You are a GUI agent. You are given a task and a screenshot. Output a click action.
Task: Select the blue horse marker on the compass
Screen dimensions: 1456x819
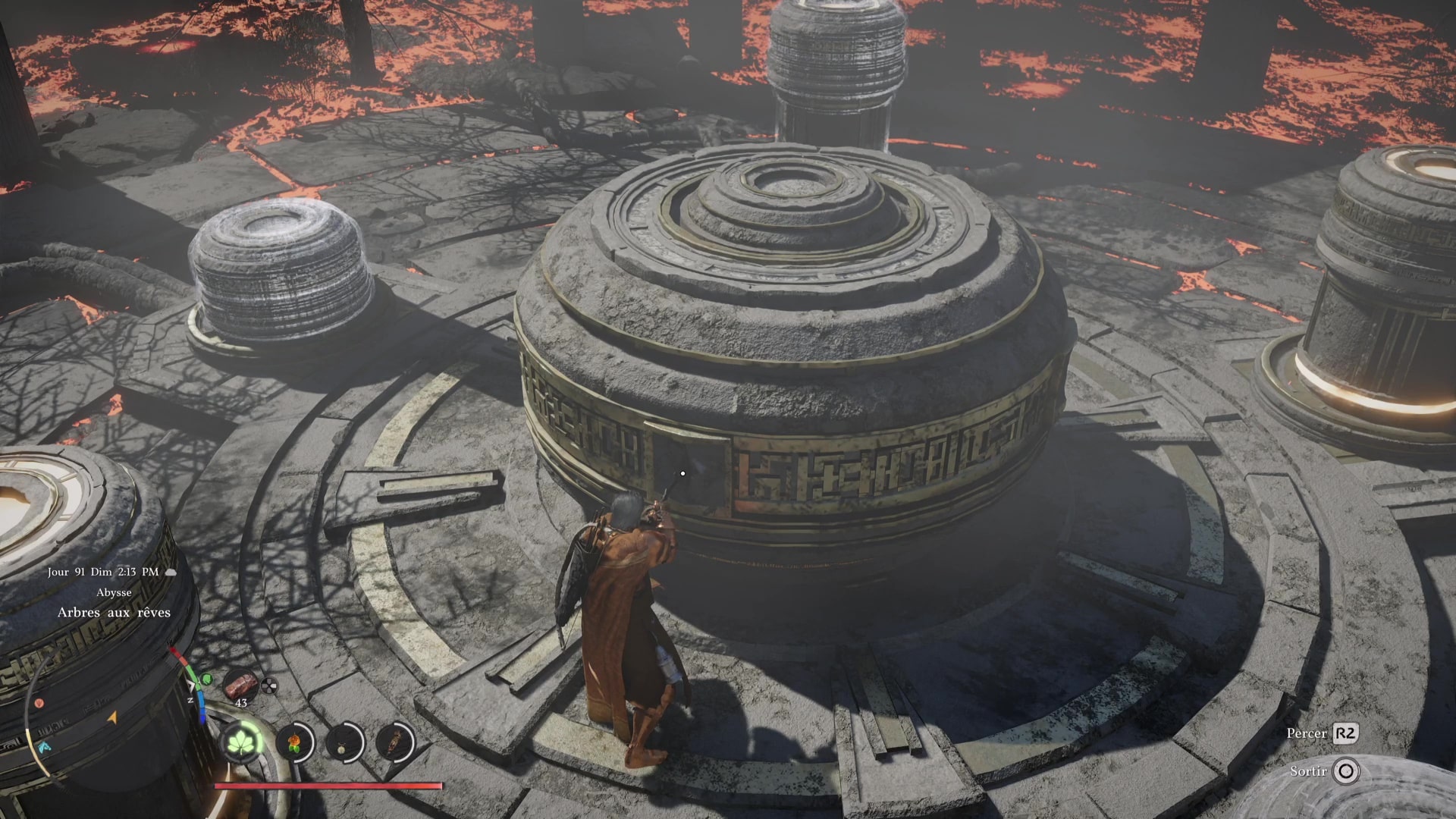click(44, 747)
